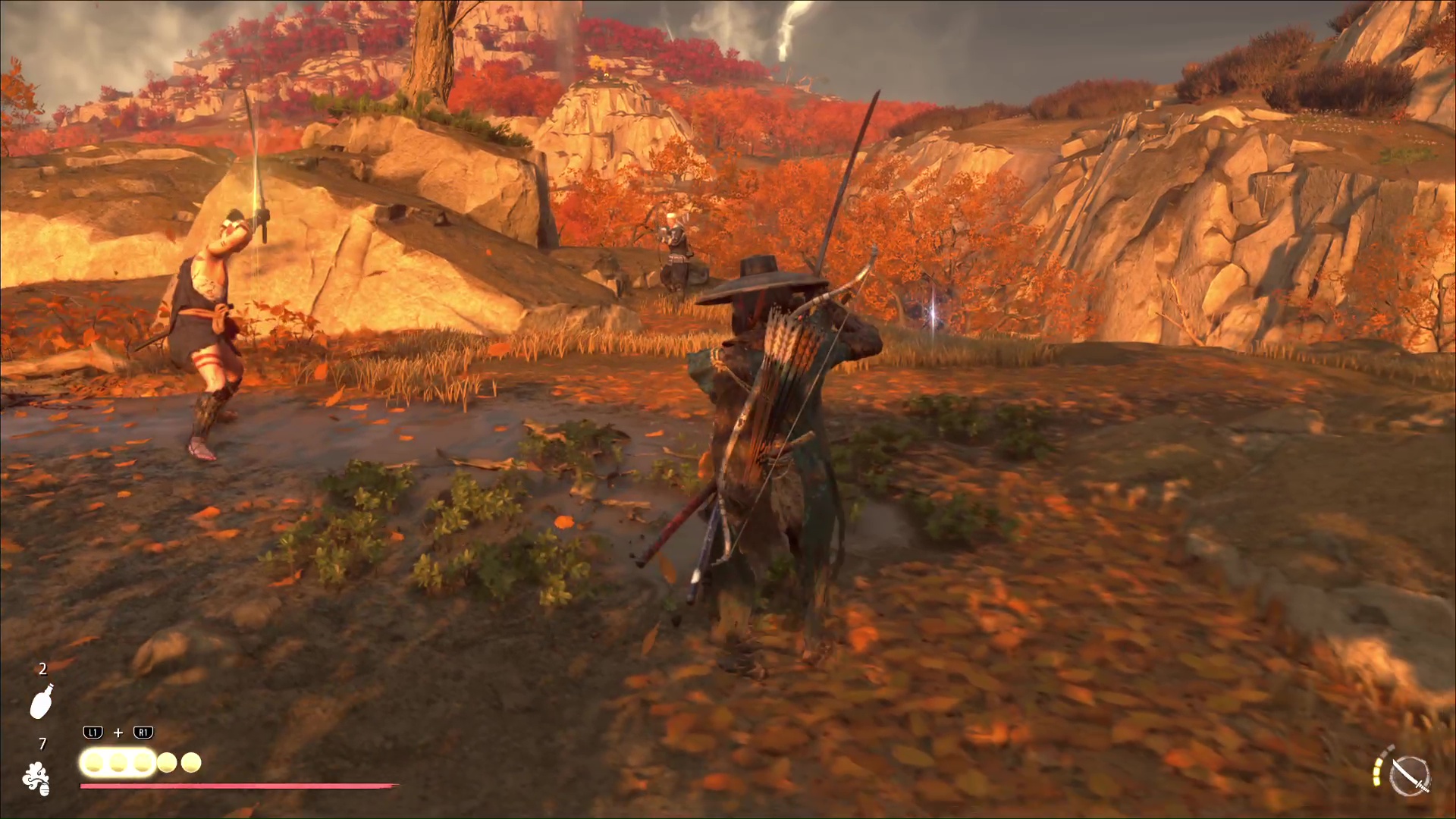Select the white bottle item icon
The height and width of the screenshot is (819, 1456).
coord(42,701)
